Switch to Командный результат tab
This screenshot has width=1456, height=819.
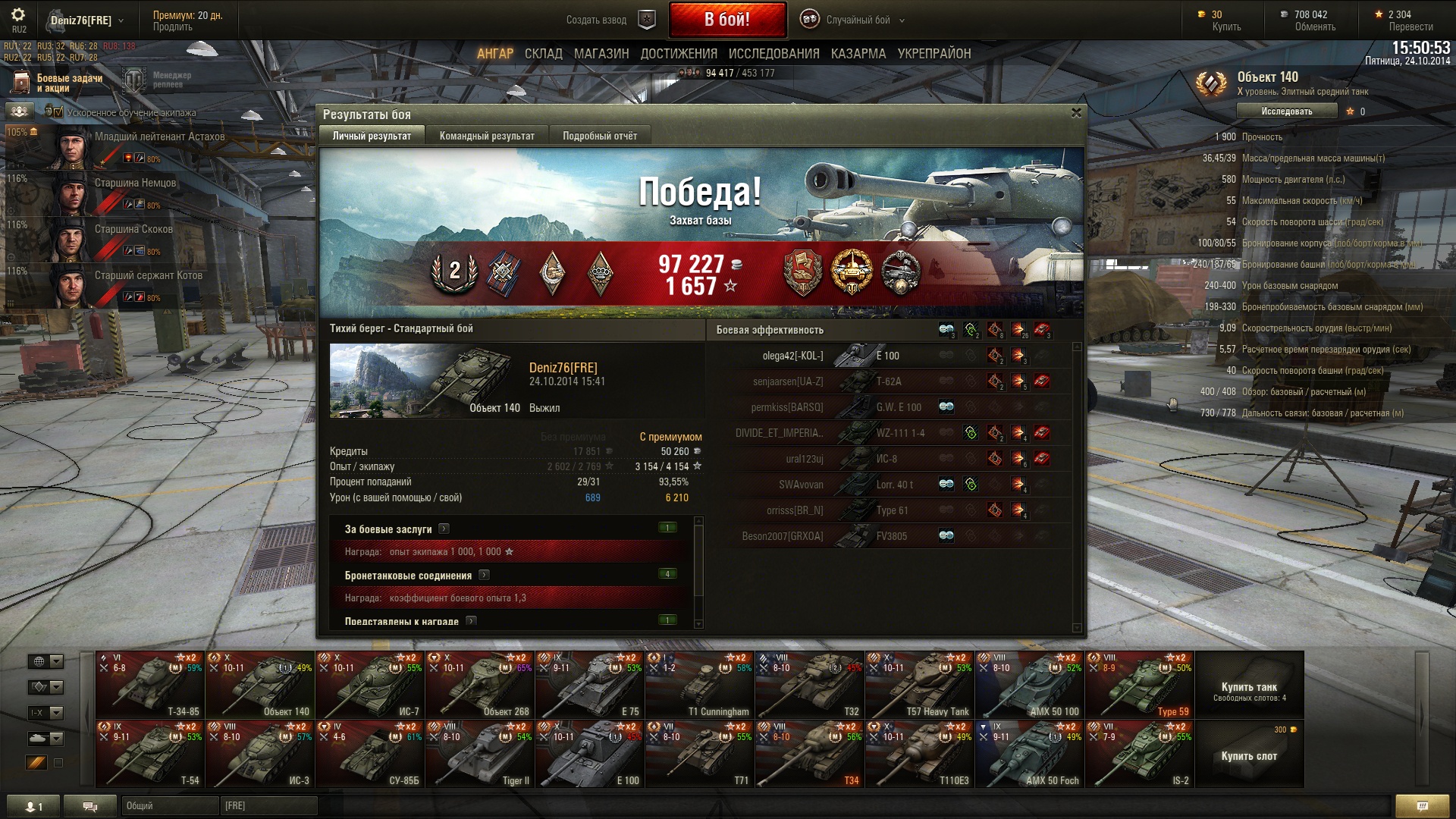click(x=487, y=136)
